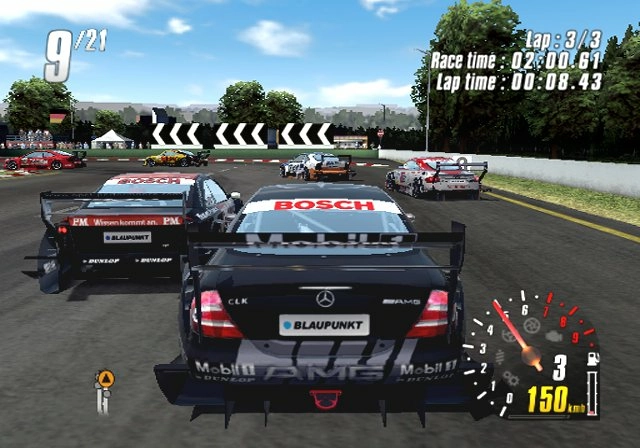Image resolution: width=640 pixels, height=448 pixels.
Task: Click the engine damage indicator icon
Action: click(x=552, y=336)
